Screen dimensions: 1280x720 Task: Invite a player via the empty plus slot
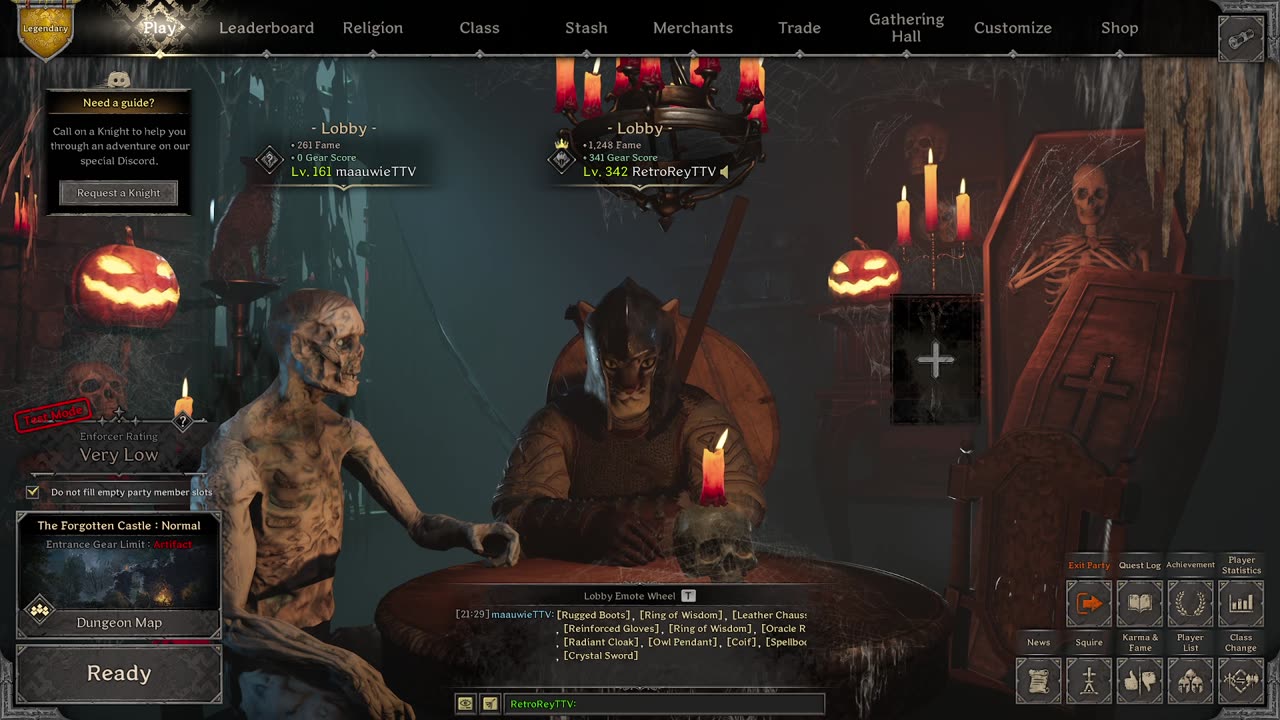[935, 360]
